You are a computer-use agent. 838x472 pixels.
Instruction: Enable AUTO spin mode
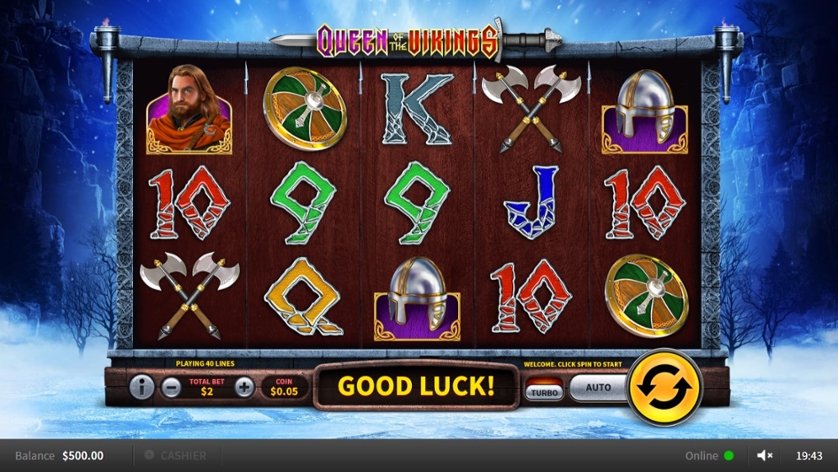coord(597,387)
